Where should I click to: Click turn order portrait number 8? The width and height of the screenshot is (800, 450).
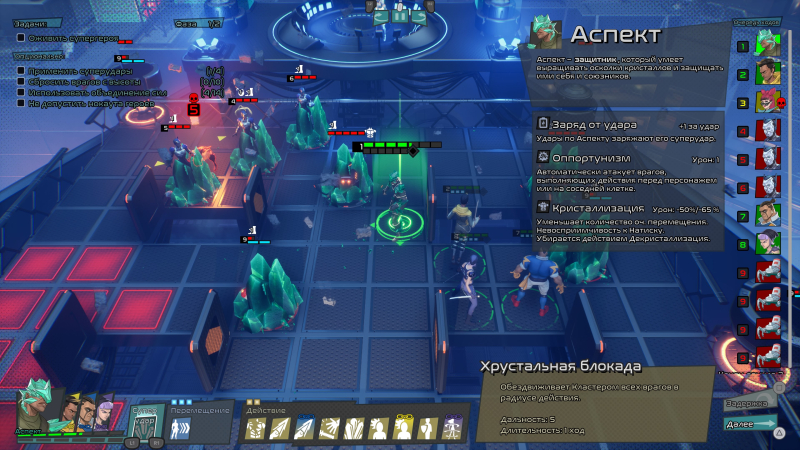[x=766, y=243]
